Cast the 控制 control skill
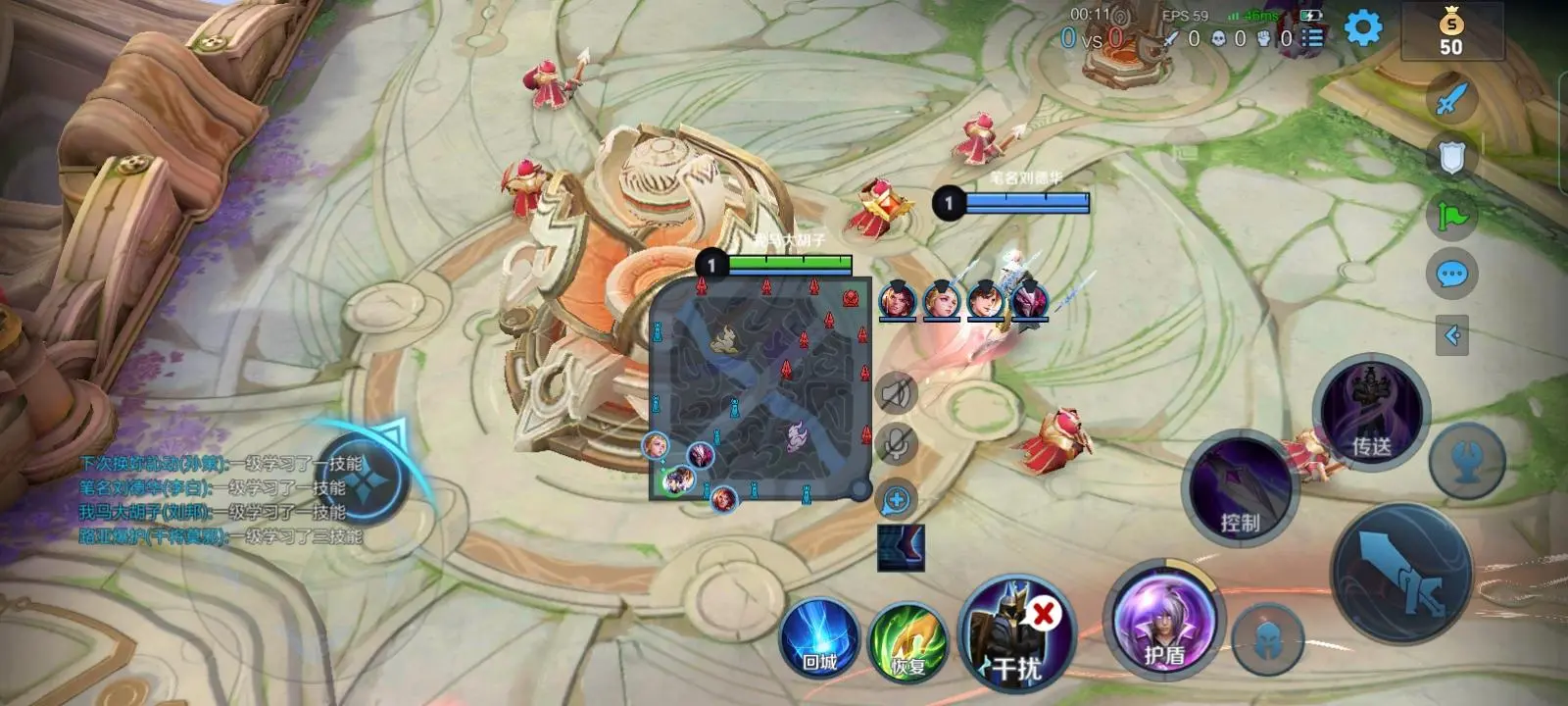The image size is (1568, 706). [1241, 487]
